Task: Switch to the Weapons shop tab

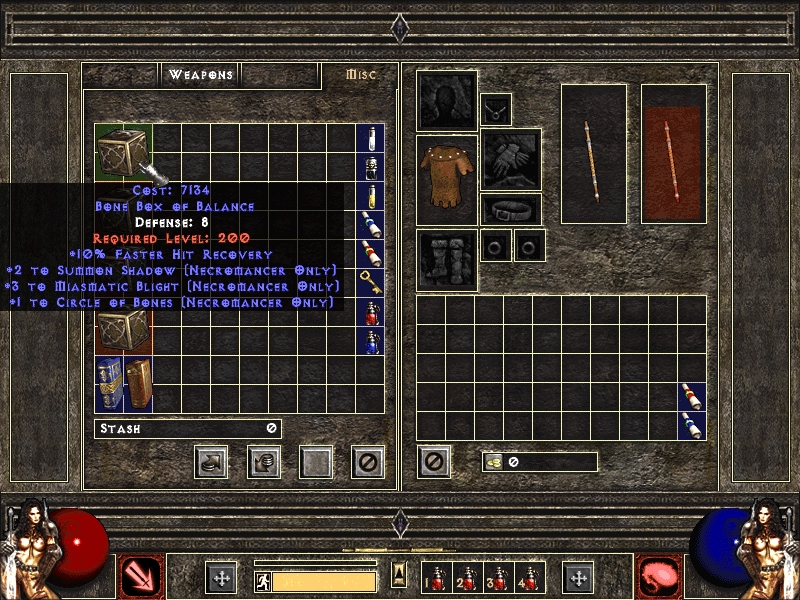Action: point(201,75)
